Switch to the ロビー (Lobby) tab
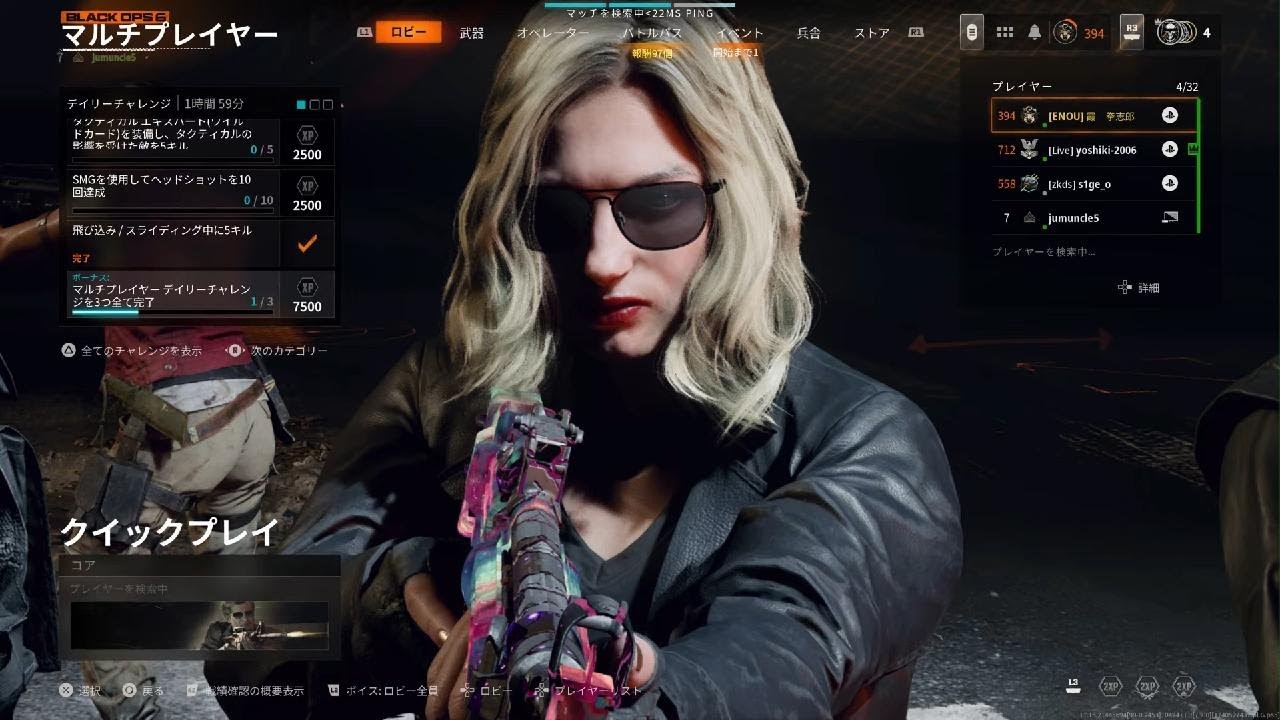Screen dimensions: 1280x720 click(408, 33)
